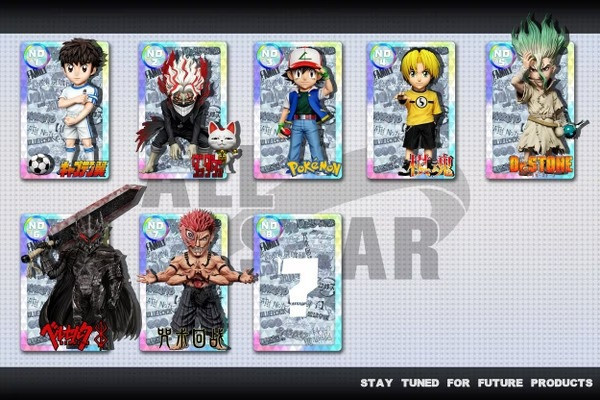Select the Captain Tsubasa soccer player card
Viewport: 600px width, 400px height.
[x=65, y=110]
